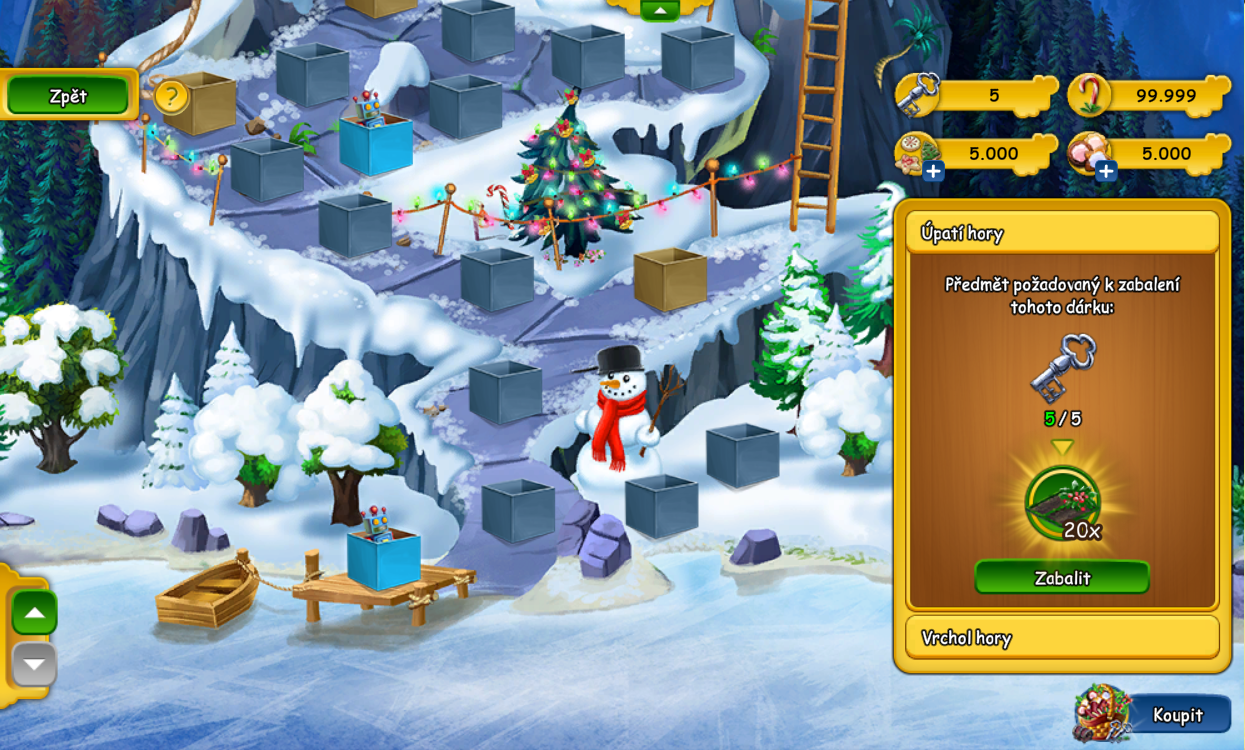The width and height of the screenshot is (1245, 750).
Task: Go back with the Zpět button
Action: [x=68, y=96]
